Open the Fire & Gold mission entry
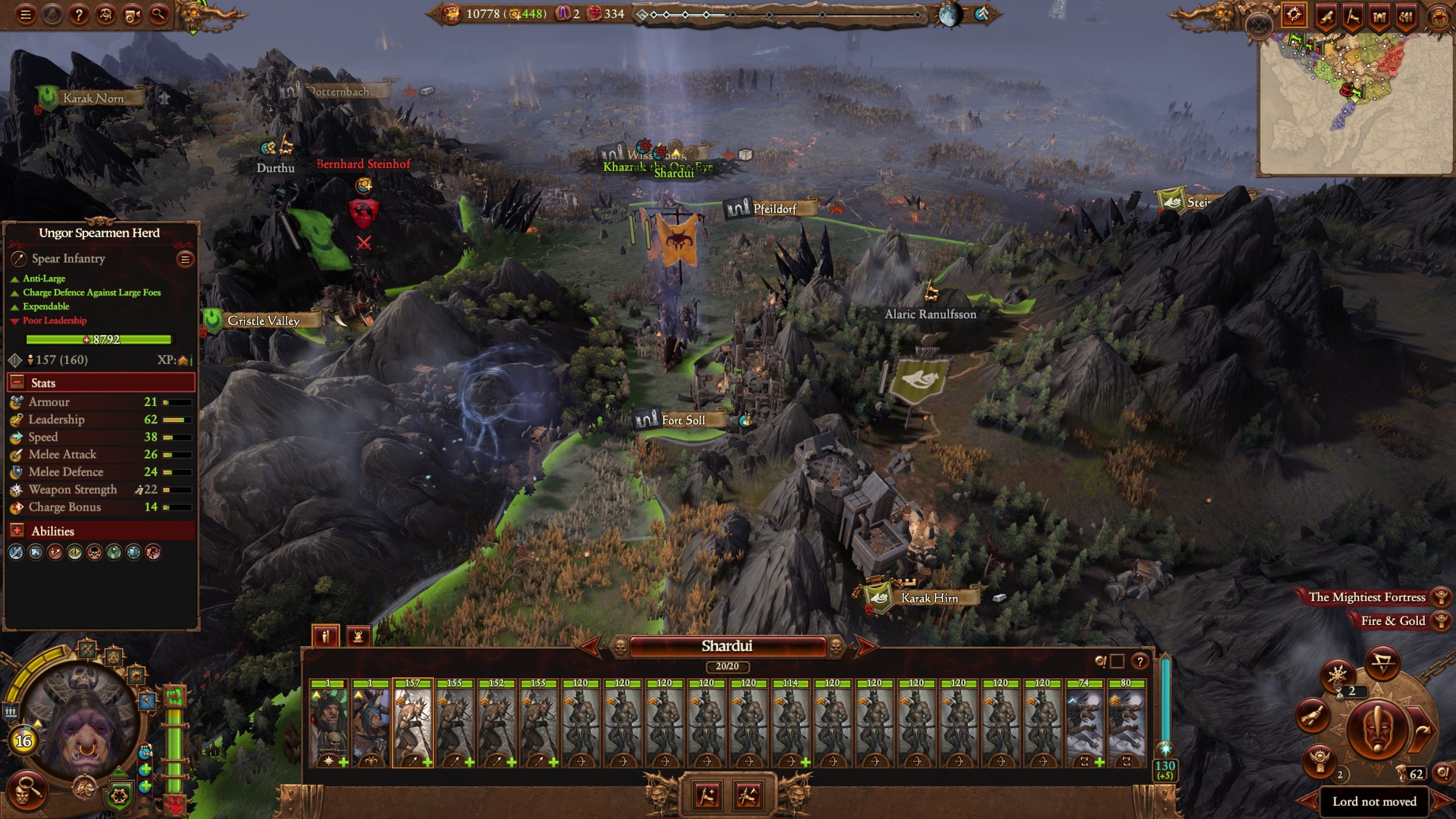1456x819 pixels. click(1391, 621)
